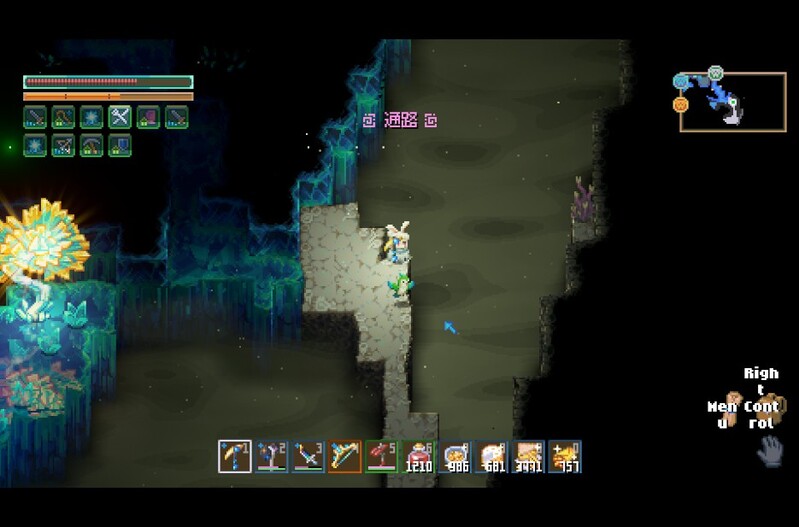Select the green waypoint marker on minimap
Viewport: 799px width, 527px height.
coord(716,73)
